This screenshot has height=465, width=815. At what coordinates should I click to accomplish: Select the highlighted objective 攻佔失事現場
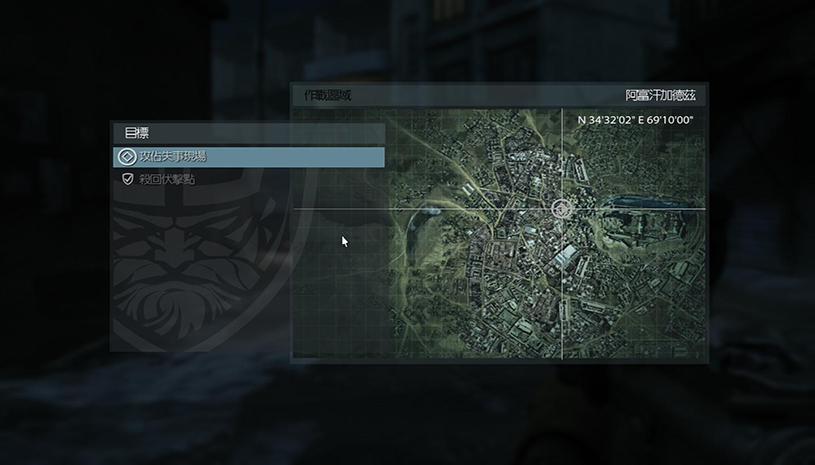point(248,157)
